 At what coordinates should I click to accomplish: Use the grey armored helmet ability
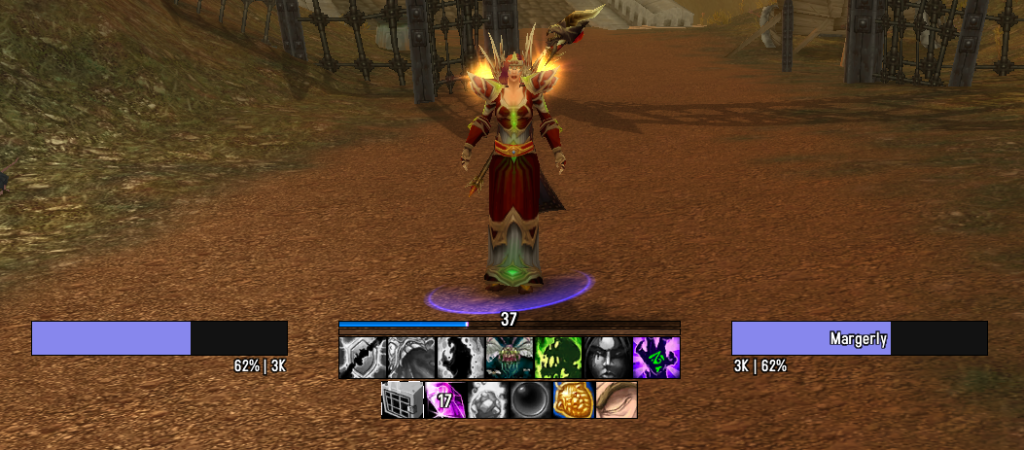point(412,357)
